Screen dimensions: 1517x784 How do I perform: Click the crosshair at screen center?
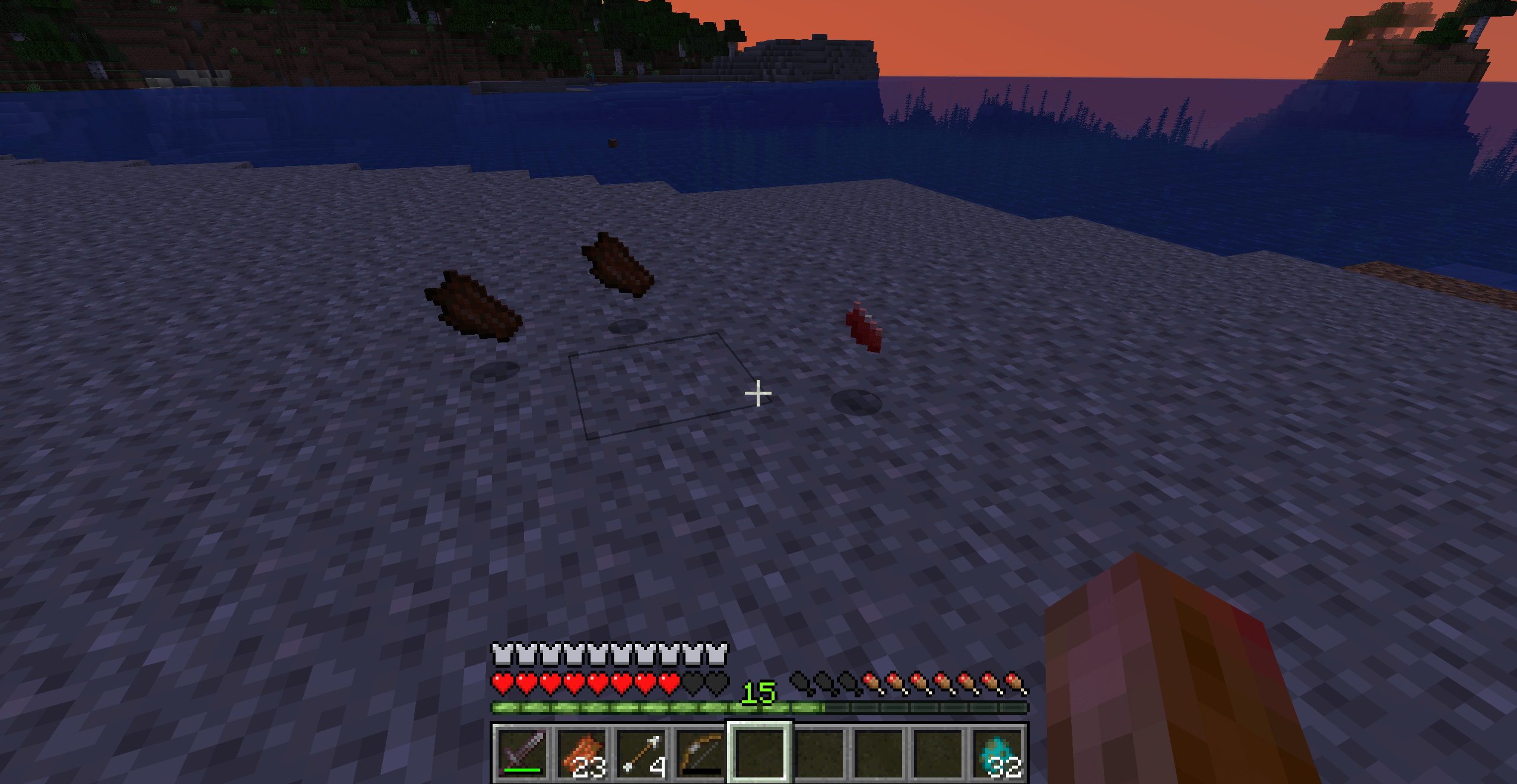(x=758, y=392)
